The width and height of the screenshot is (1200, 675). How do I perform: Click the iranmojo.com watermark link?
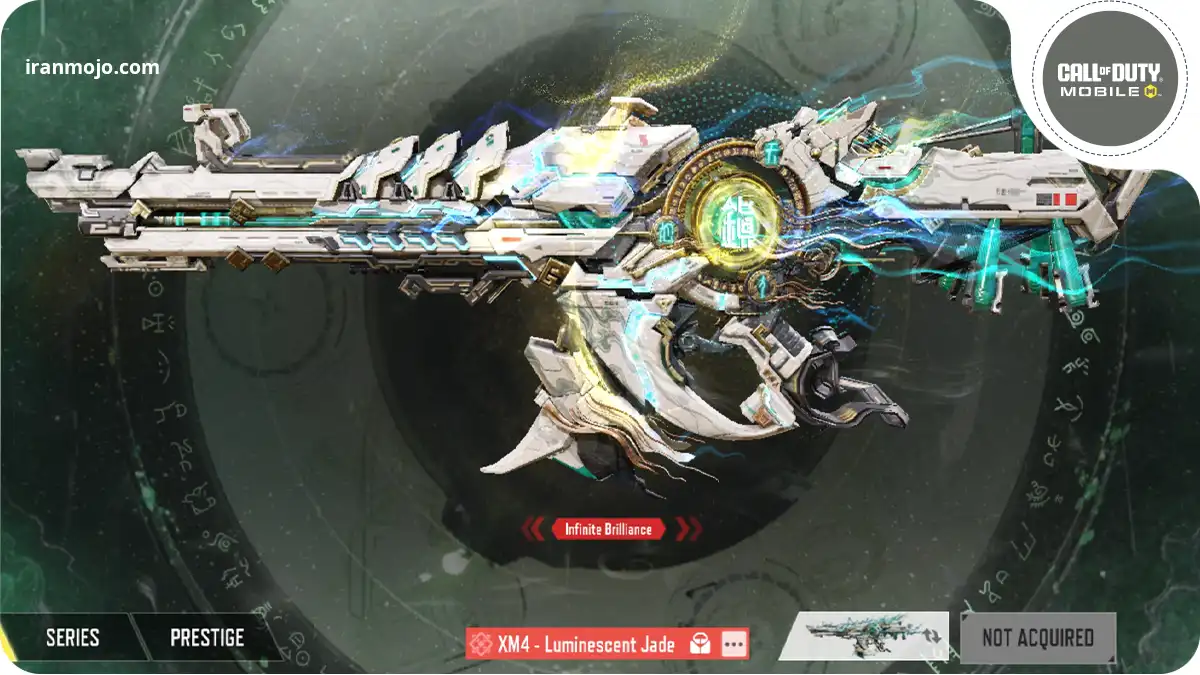(x=92, y=68)
